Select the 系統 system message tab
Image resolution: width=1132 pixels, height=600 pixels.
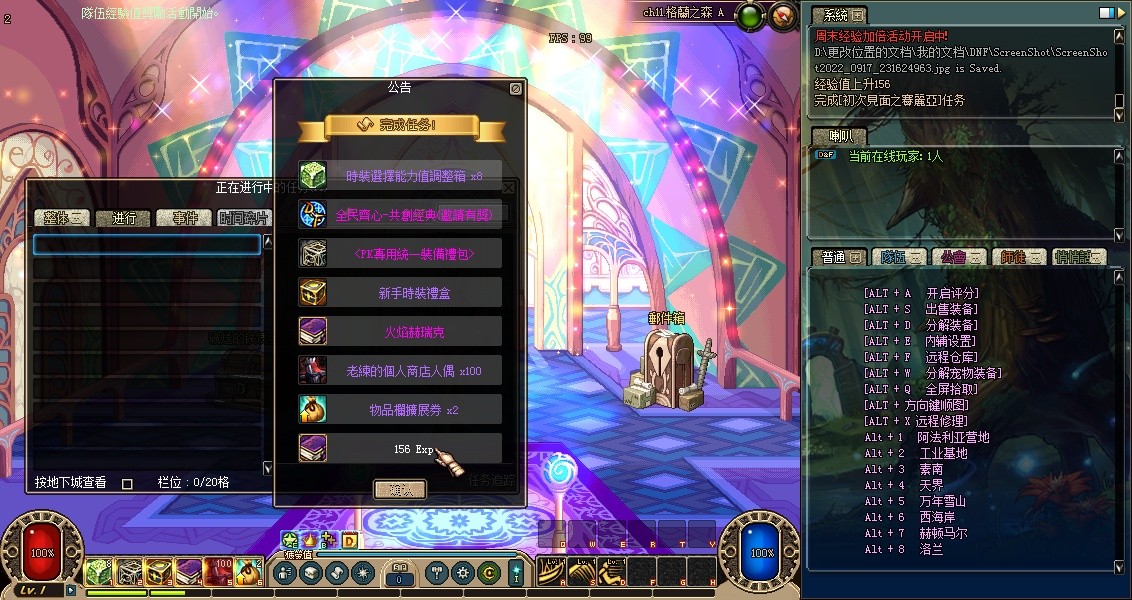(837, 15)
